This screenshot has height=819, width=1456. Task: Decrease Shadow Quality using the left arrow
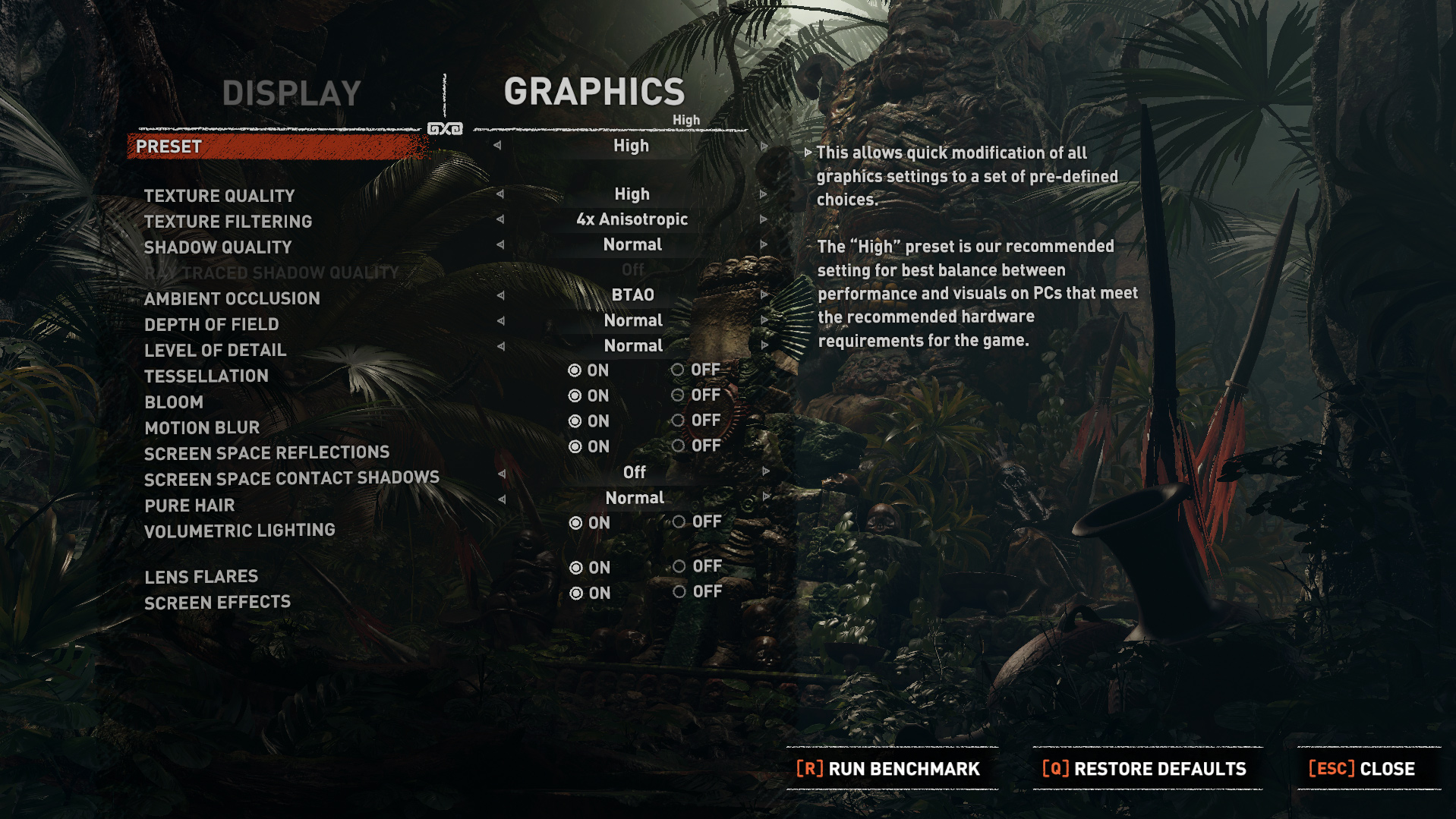(x=500, y=245)
